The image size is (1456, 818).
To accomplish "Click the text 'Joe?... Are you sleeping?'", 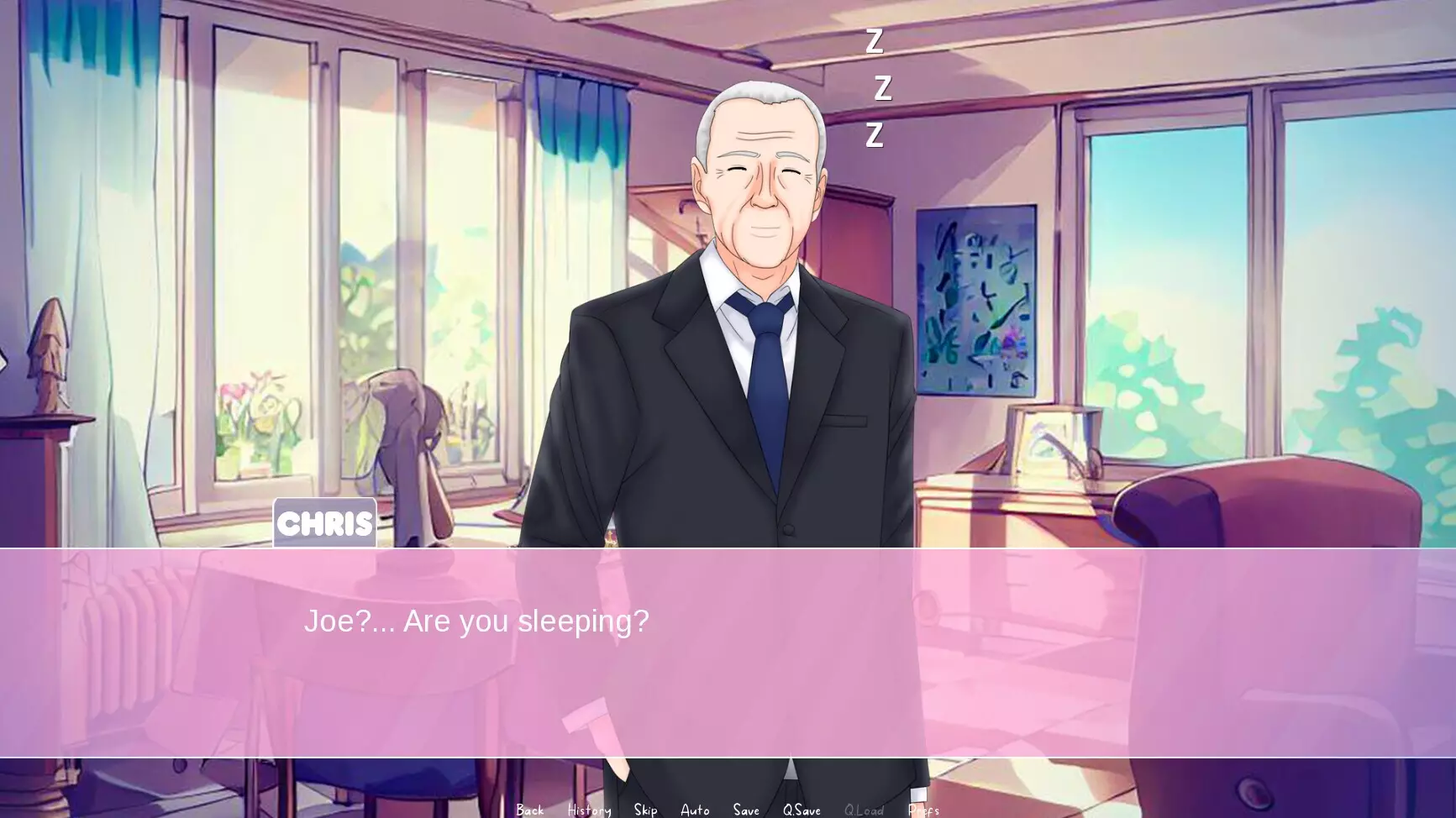I will 477,621.
